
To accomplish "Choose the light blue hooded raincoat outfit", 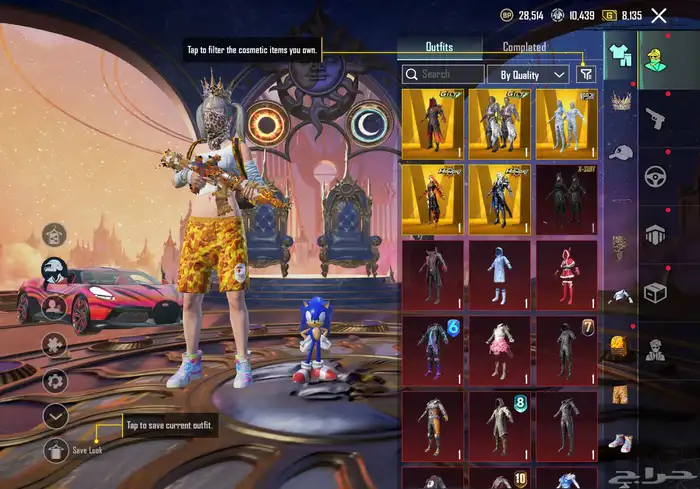I will click(x=499, y=273).
